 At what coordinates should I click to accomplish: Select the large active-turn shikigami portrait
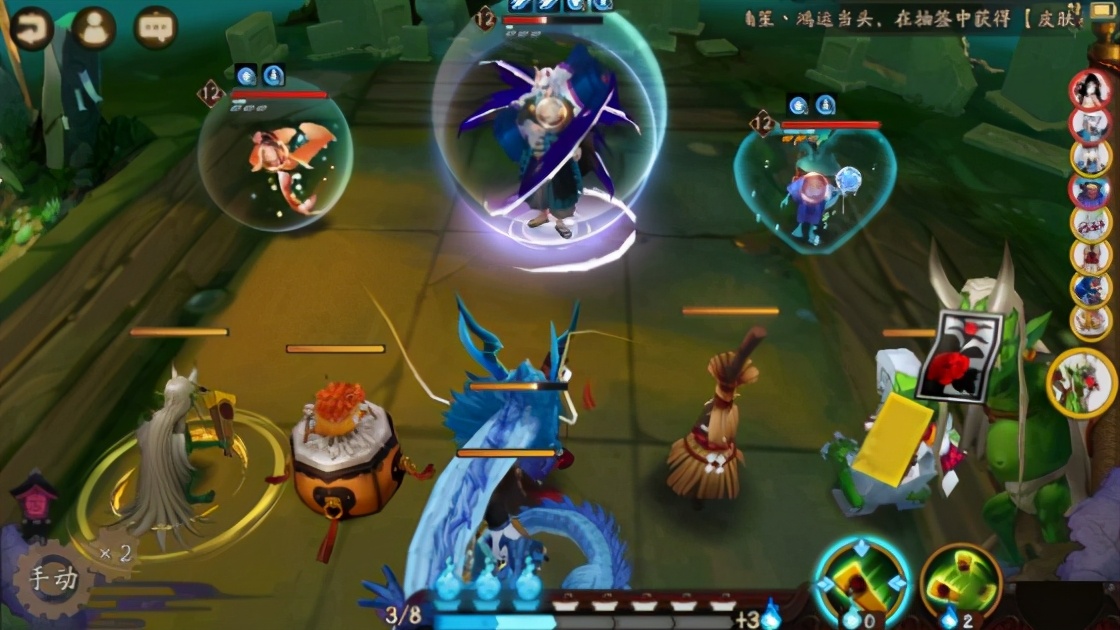point(1084,383)
